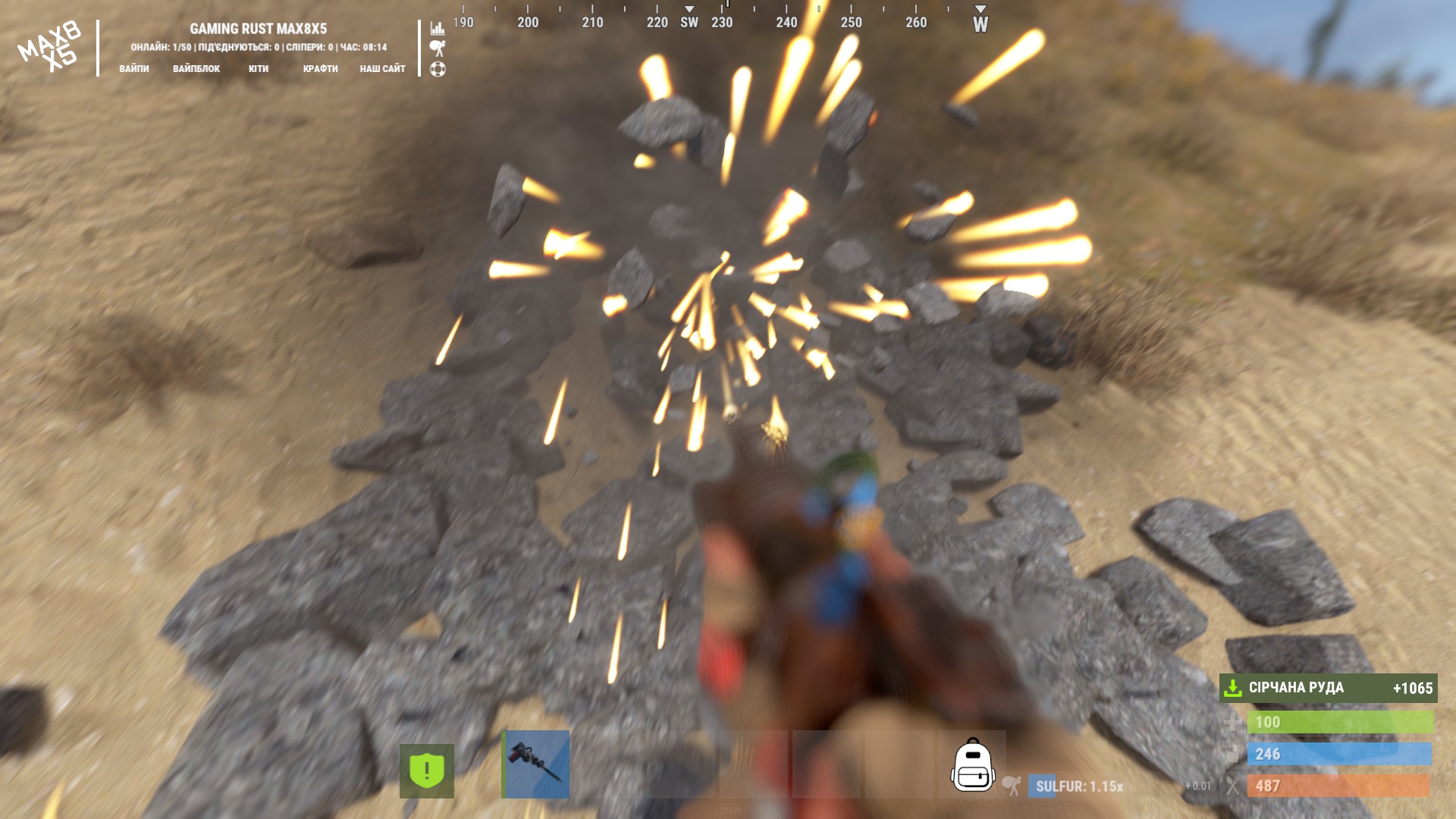This screenshot has height=819, width=1456.
Task: Click the MAX8X5 server logo
Action: (50, 47)
